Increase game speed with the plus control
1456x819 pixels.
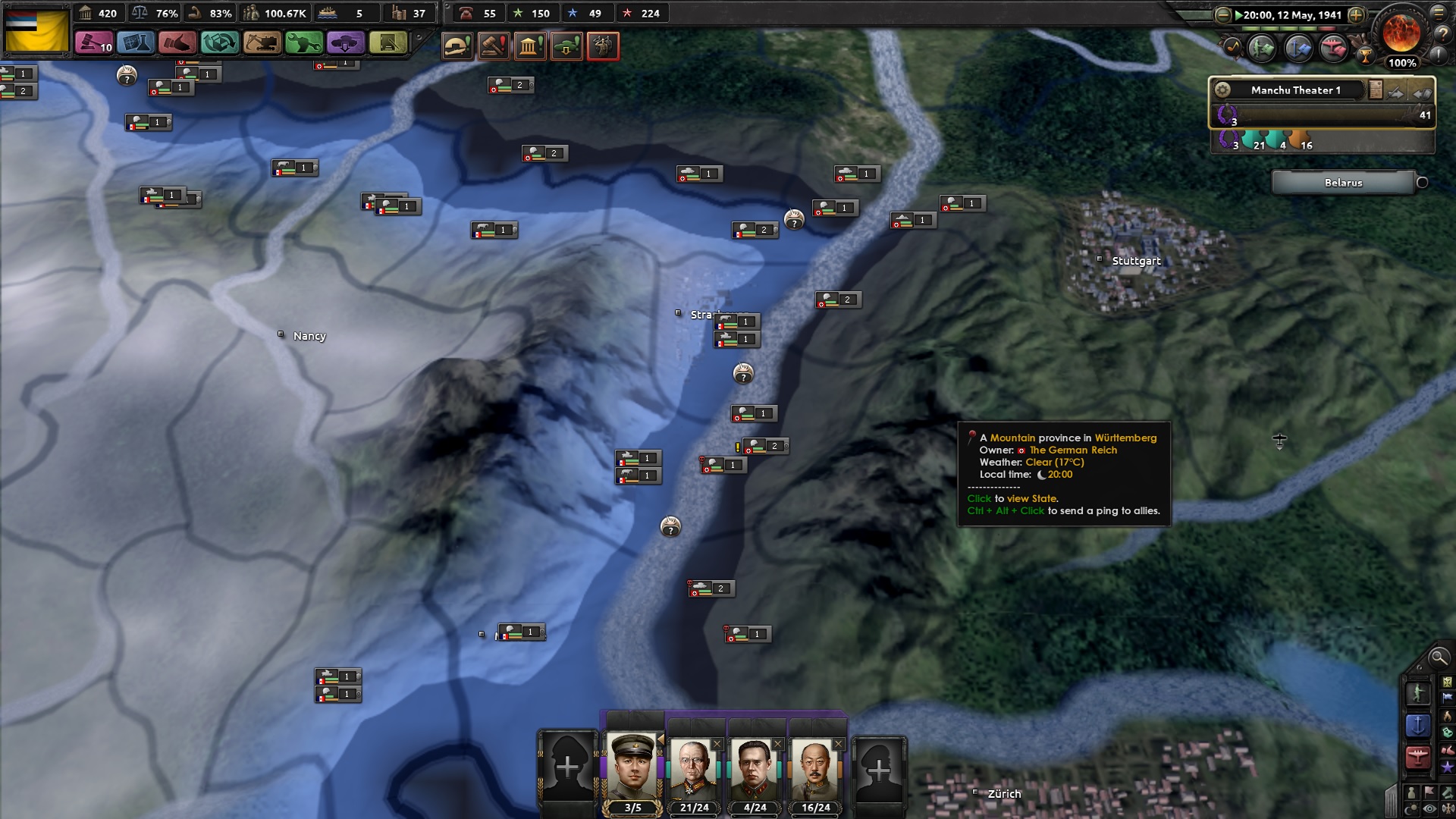1355,14
